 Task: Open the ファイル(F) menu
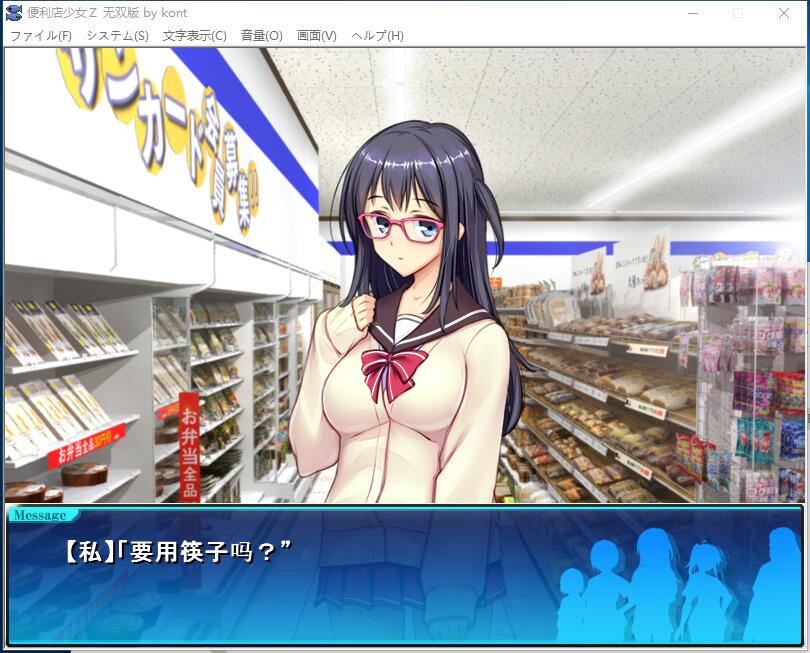[41, 36]
